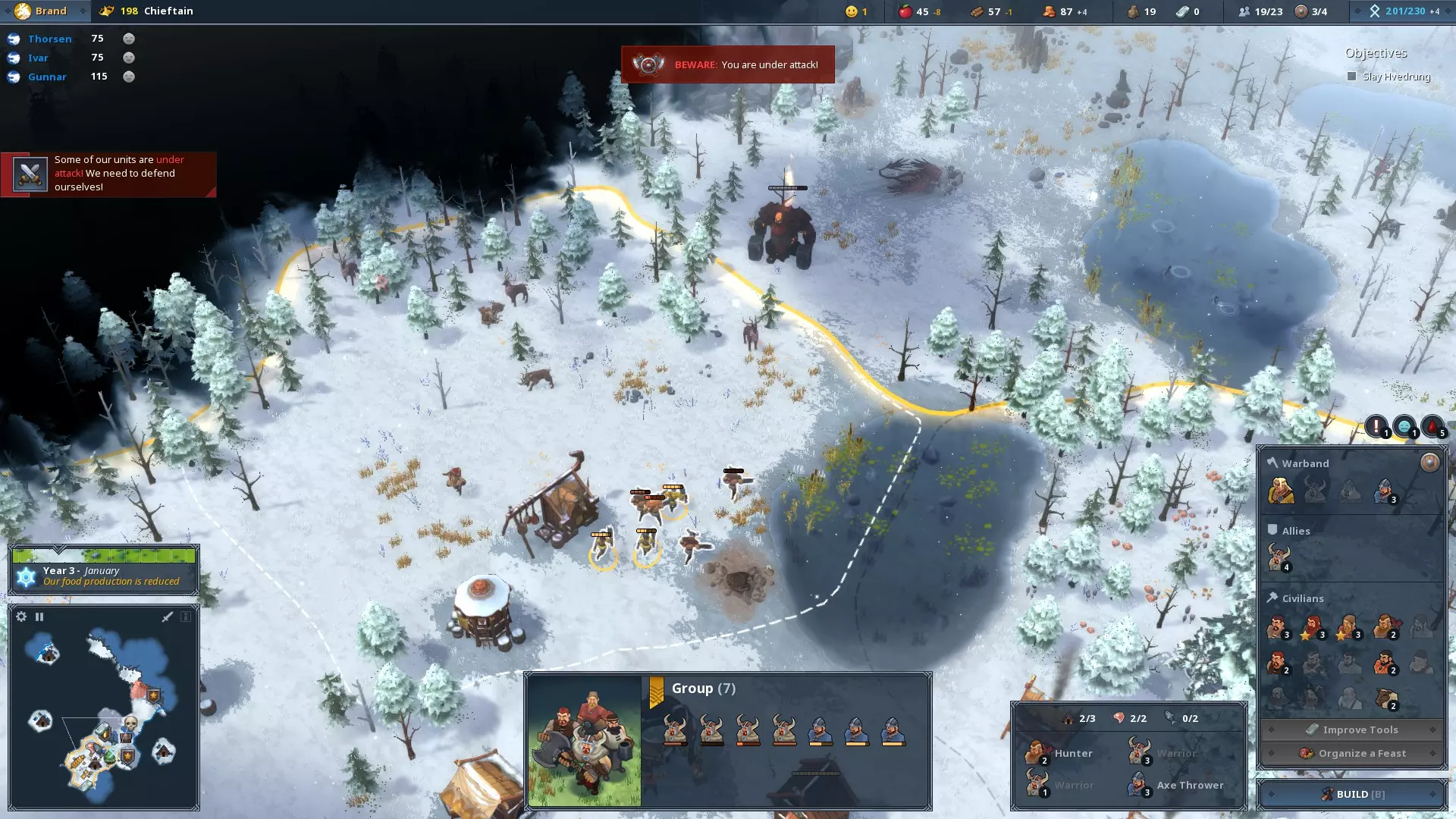
Task: Click the skull marker on the minimap
Action: coord(130,723)
